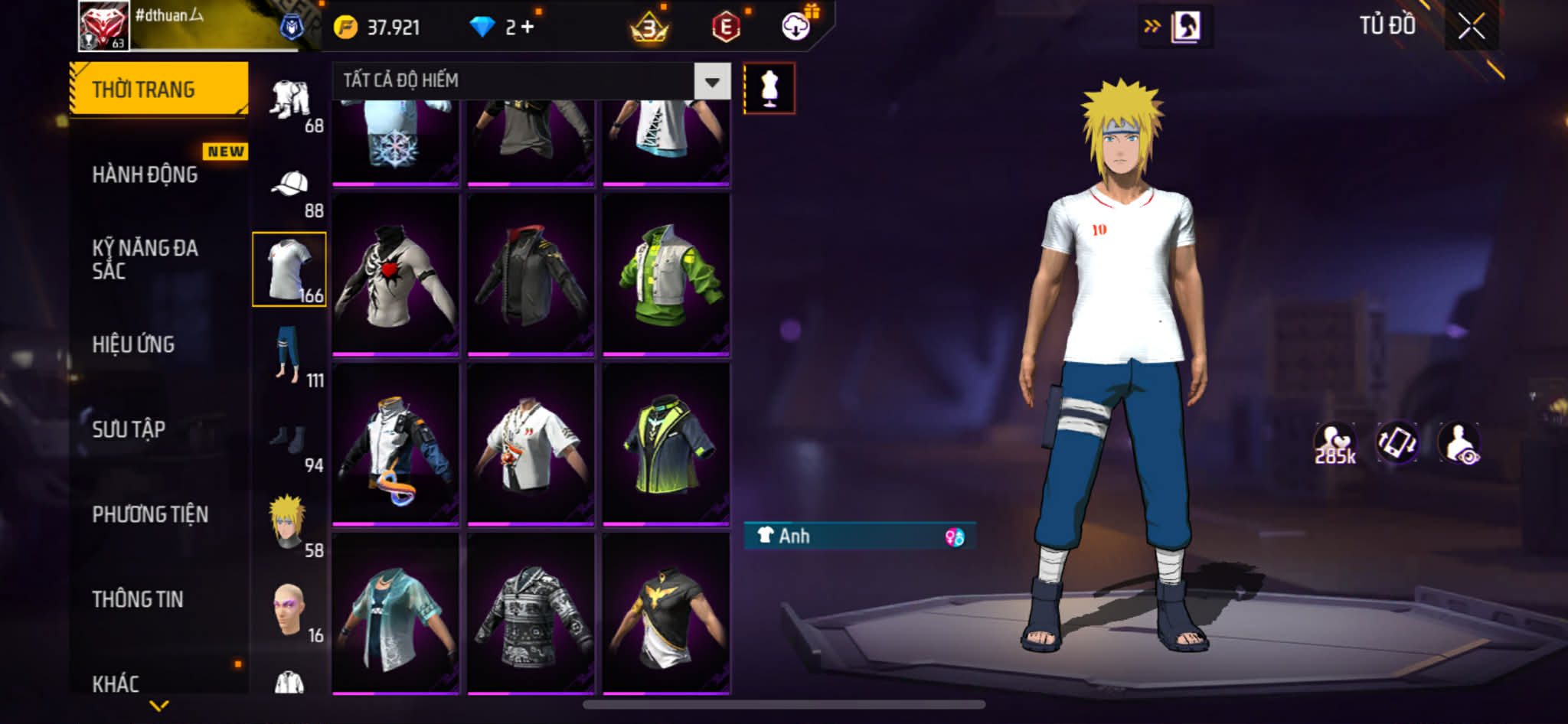Close the wardrobe with the X button
1568x724 pixels.
click(1471, 27)
